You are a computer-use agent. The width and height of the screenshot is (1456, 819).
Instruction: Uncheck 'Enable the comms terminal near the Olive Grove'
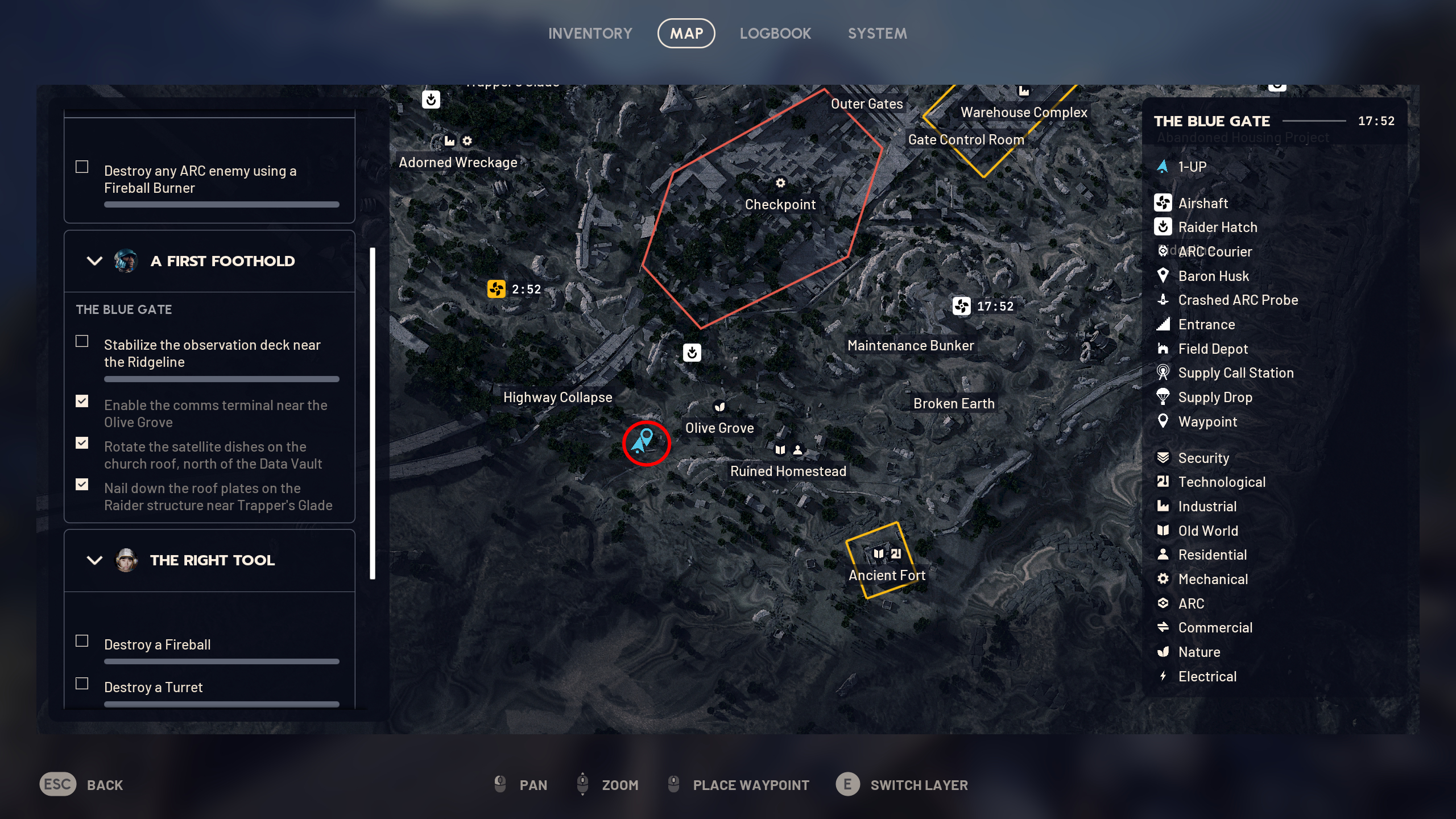[x=82, y=402]
